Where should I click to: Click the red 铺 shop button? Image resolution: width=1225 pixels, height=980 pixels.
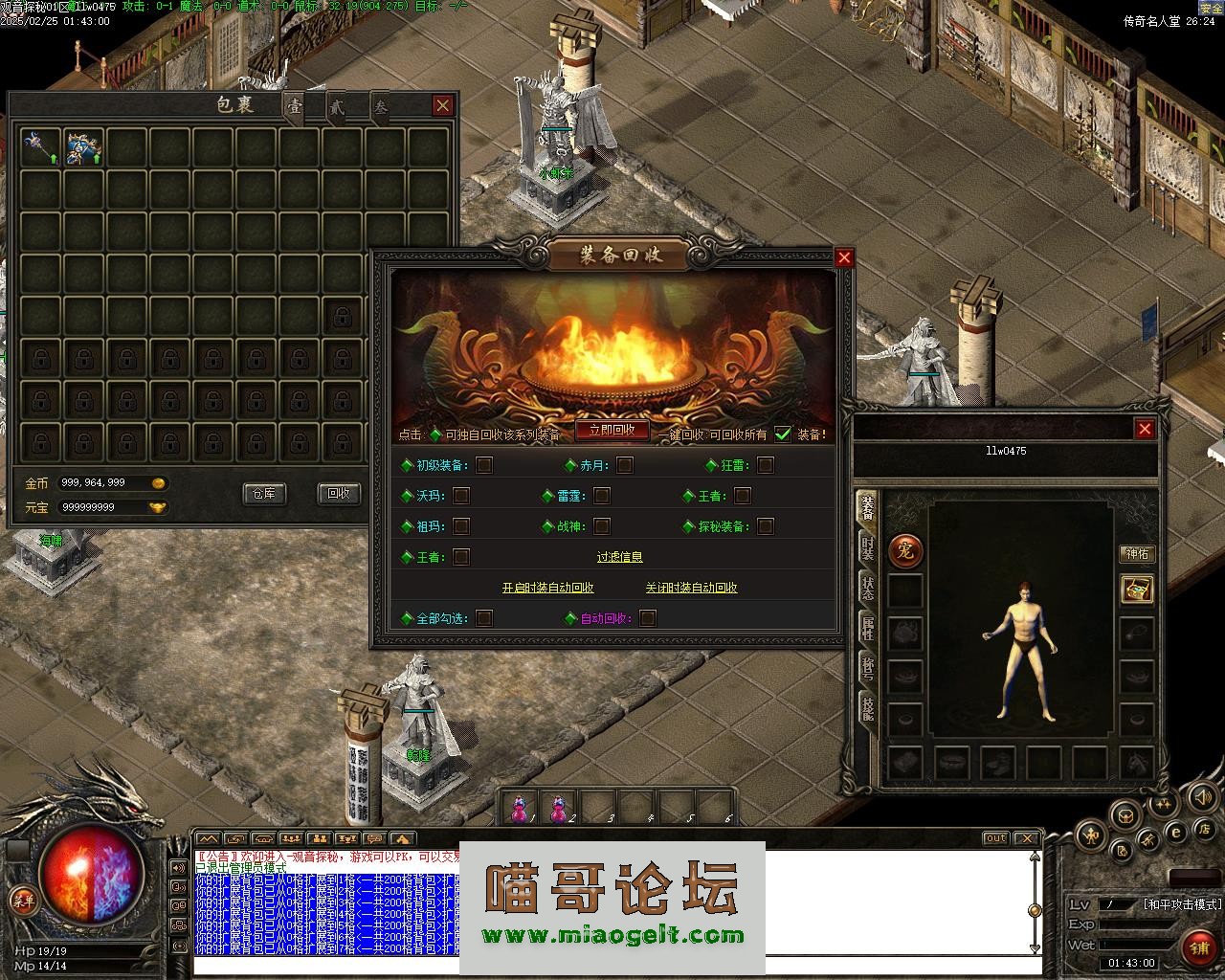(1198, 947)
